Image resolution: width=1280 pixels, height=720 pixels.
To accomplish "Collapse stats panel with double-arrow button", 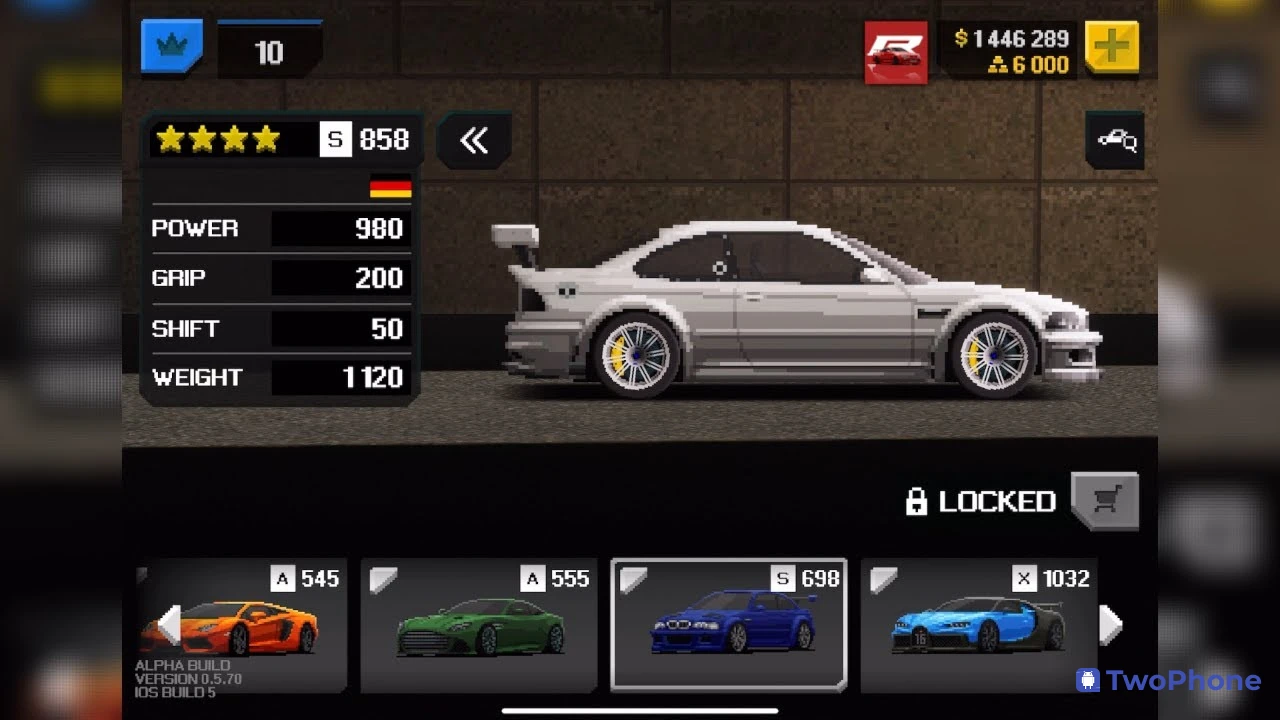I will tap(474, 141).
